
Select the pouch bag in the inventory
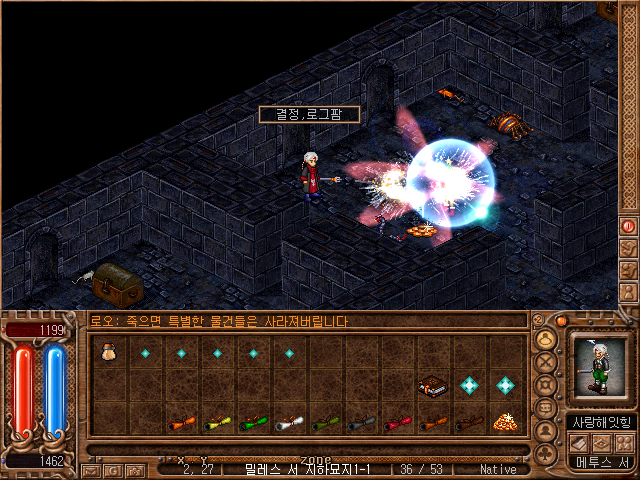pos(109,351)
